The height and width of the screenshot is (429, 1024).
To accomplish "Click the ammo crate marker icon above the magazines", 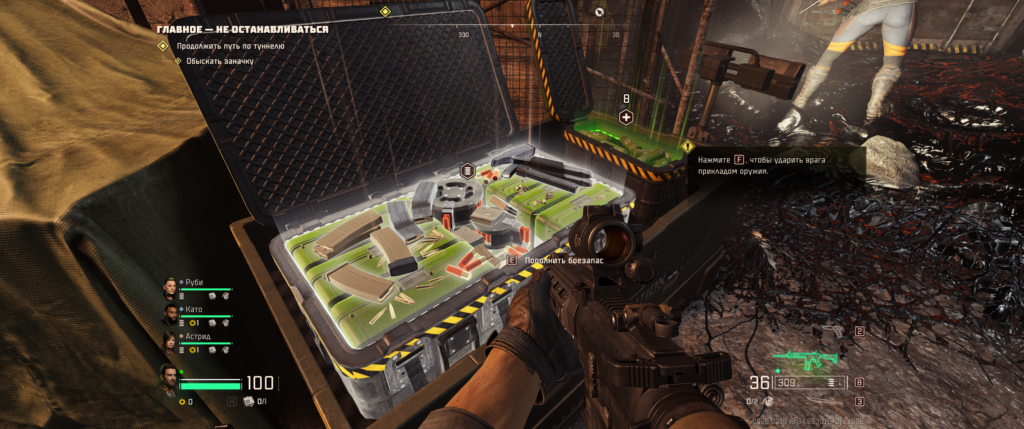I will (x=466, y=170).
